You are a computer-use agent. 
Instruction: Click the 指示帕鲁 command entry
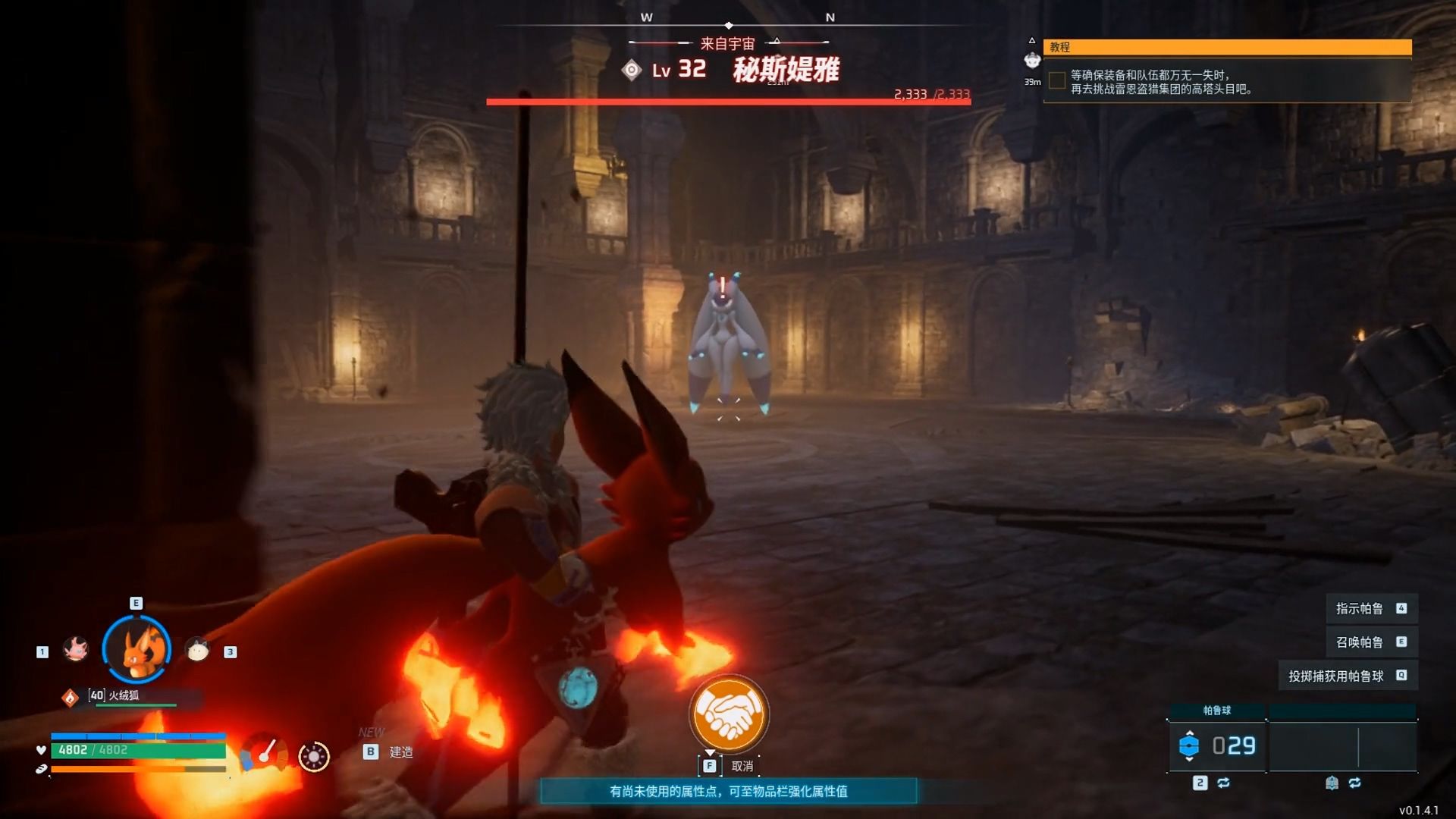[1359, 608]
